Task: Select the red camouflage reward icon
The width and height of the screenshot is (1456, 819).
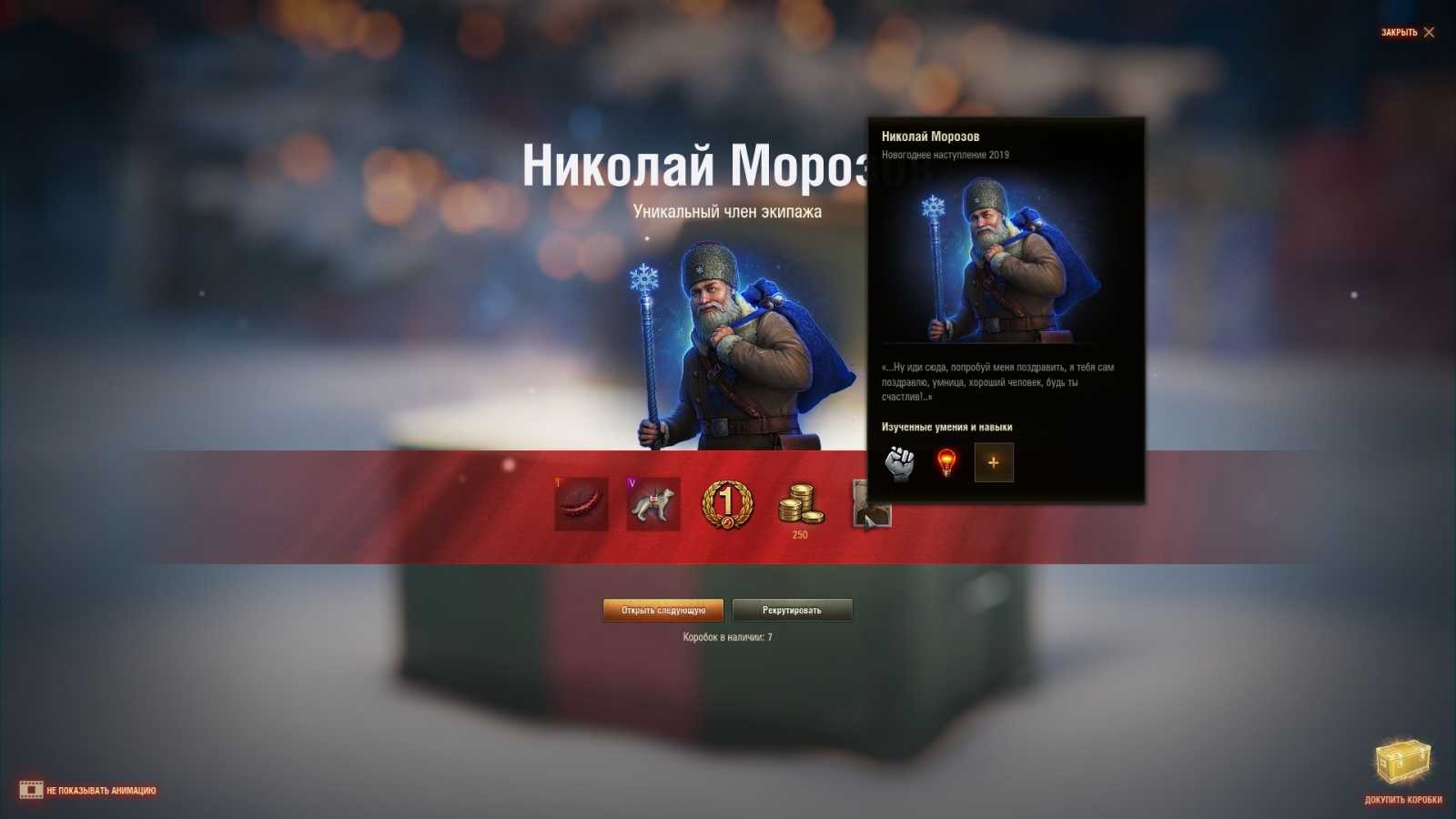Action: (582, 505)
